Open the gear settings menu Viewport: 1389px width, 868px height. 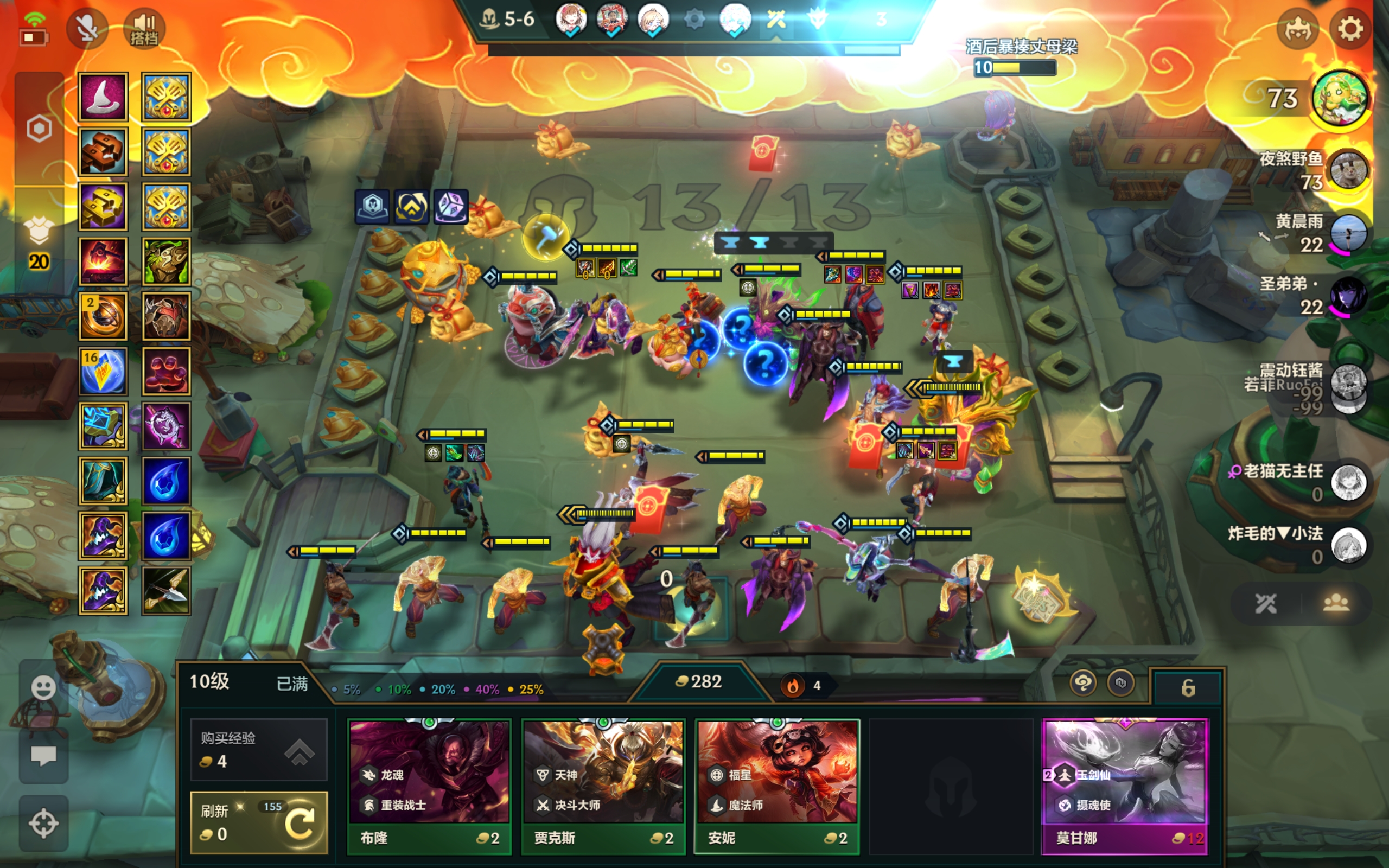pos(1349,29)
